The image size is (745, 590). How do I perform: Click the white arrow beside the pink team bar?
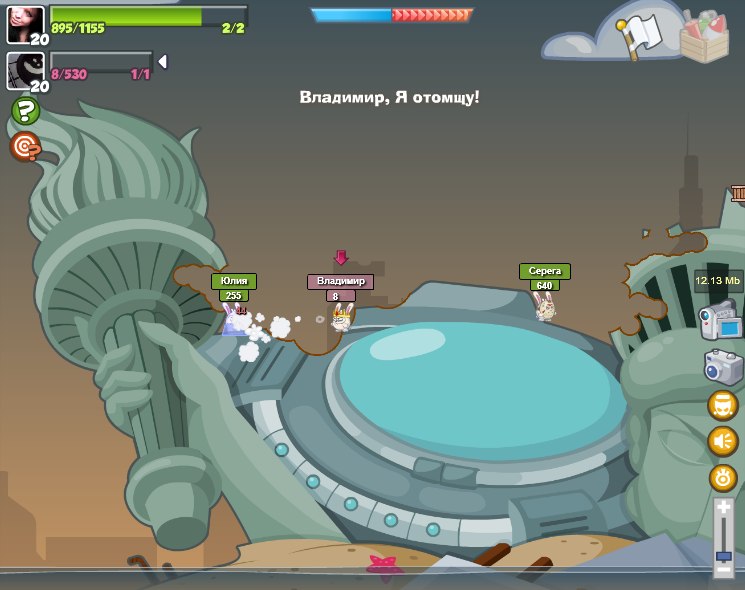(x=162, y=62)
